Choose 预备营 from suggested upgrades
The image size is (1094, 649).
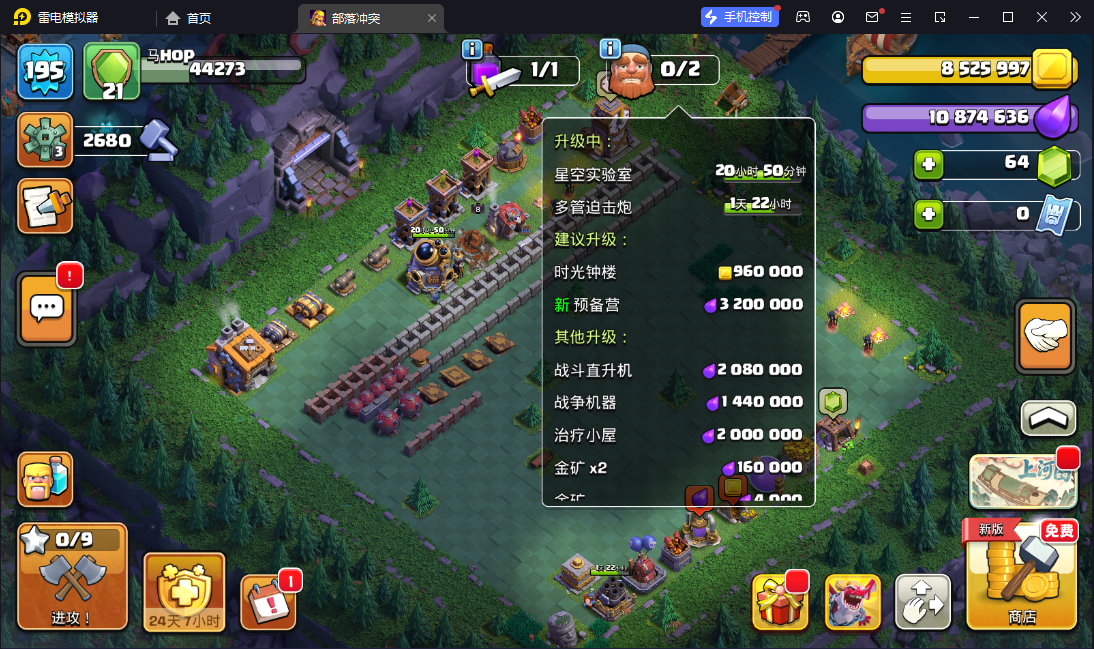pyautogui.click(x=678, y=304)
